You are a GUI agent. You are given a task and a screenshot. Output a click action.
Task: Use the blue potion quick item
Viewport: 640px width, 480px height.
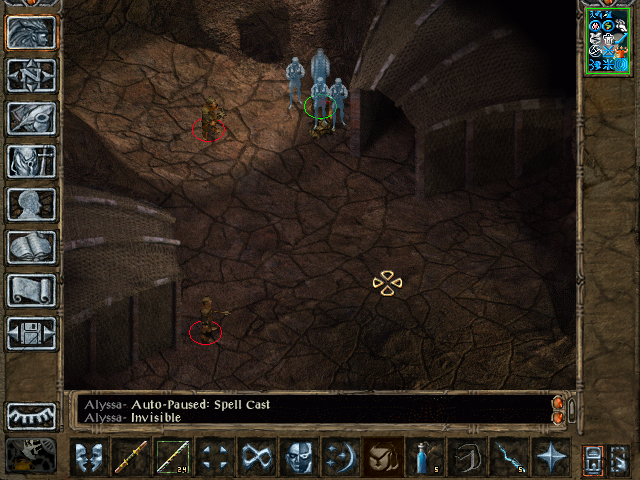click(x=424, y=457)
